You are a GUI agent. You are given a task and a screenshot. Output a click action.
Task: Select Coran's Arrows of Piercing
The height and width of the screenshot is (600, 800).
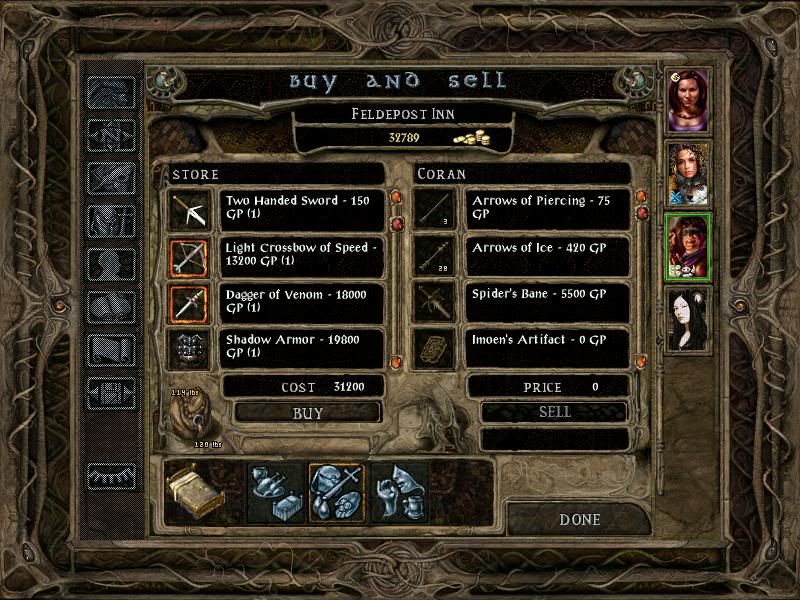tap(549, 208)
